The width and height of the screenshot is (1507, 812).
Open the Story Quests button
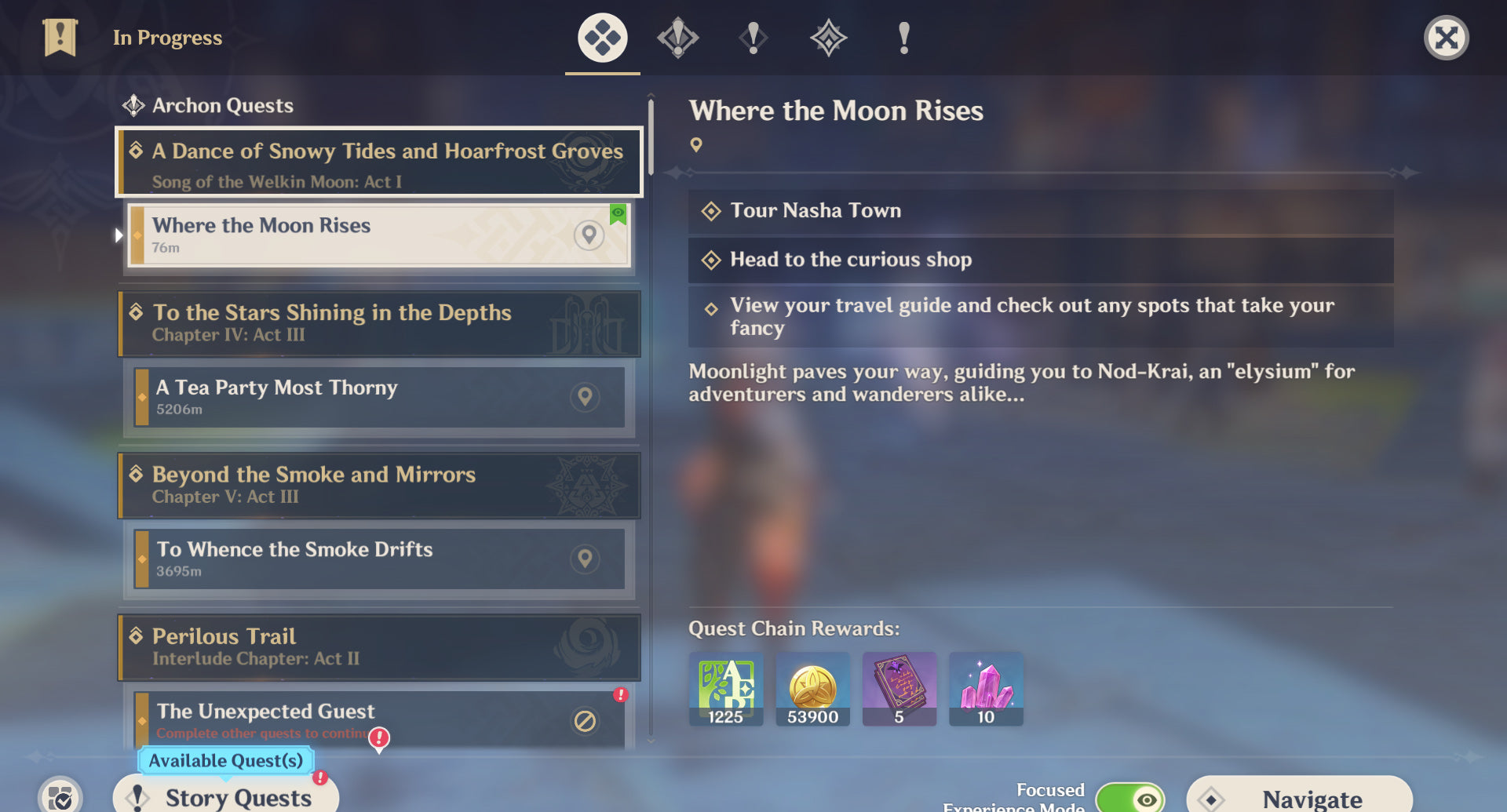pyautogui.click(x=226, y=796)
